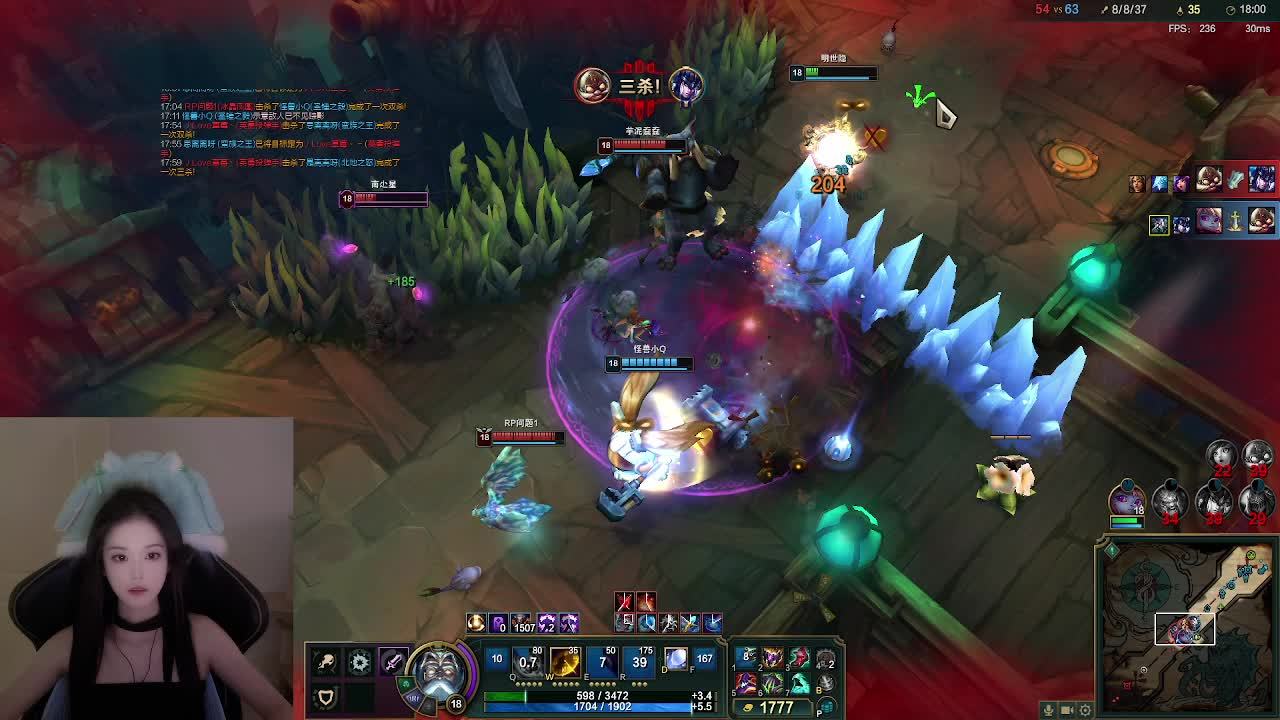
Task: Click the trinket slot showing count 2
Action: tap(826, 660)
